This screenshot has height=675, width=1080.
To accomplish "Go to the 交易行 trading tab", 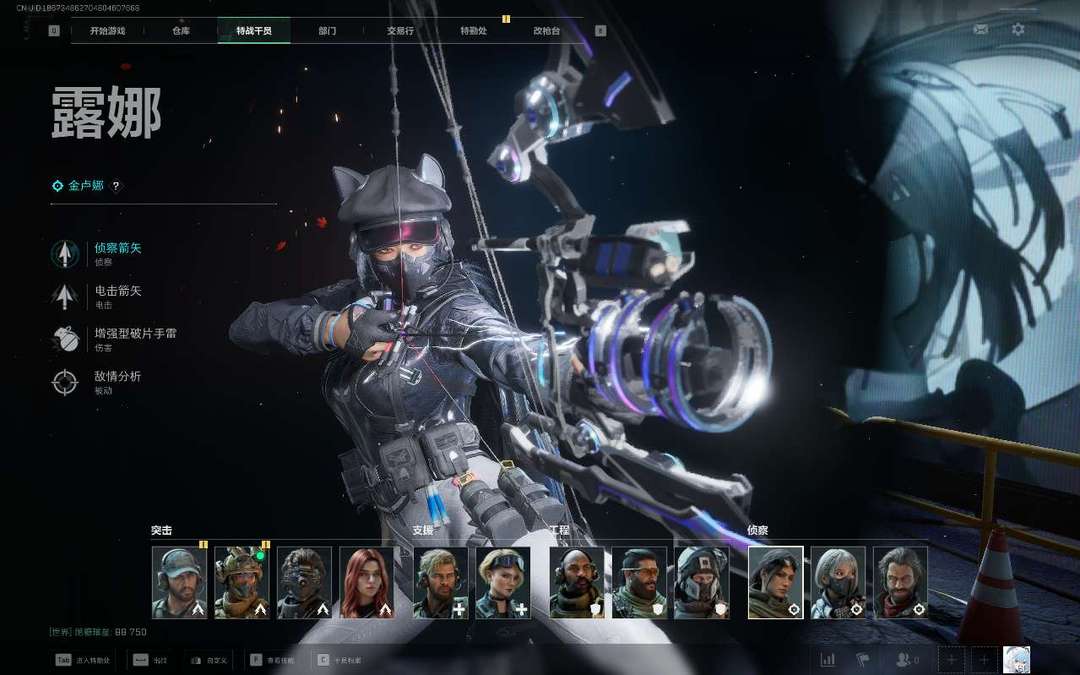I will [x=400, y=31].
